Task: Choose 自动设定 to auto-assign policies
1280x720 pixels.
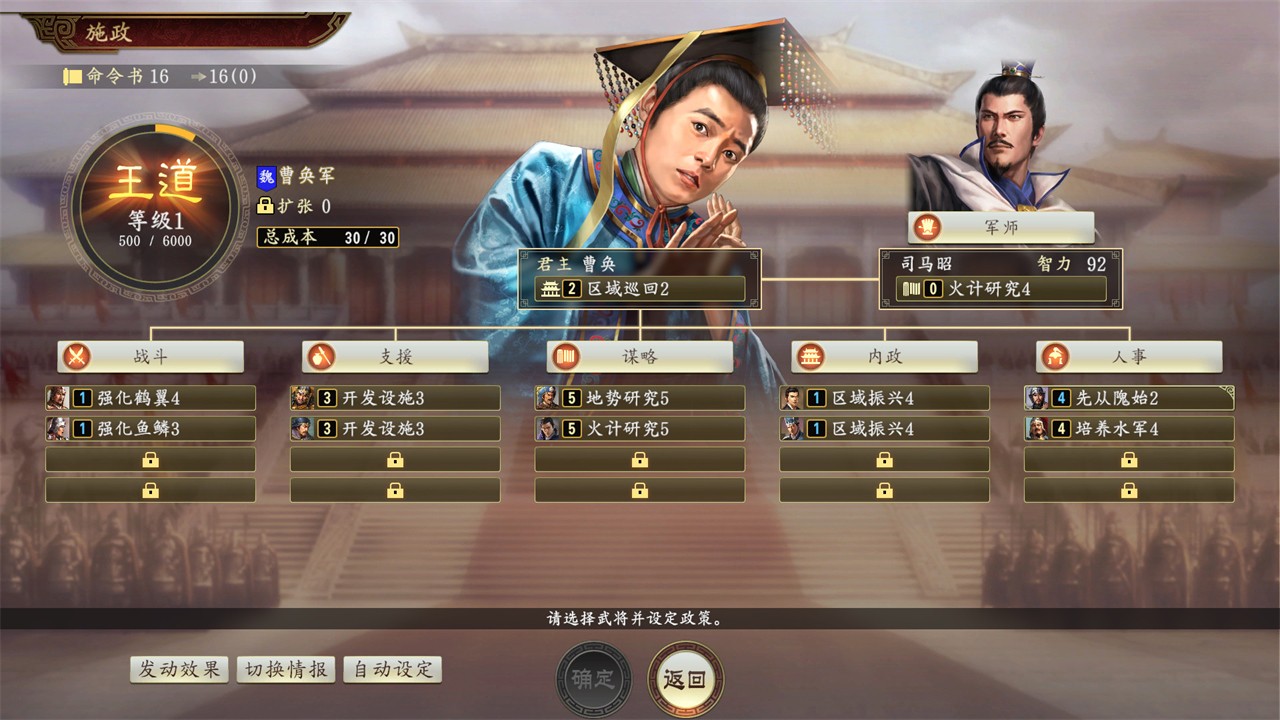Action: (393, 670)
